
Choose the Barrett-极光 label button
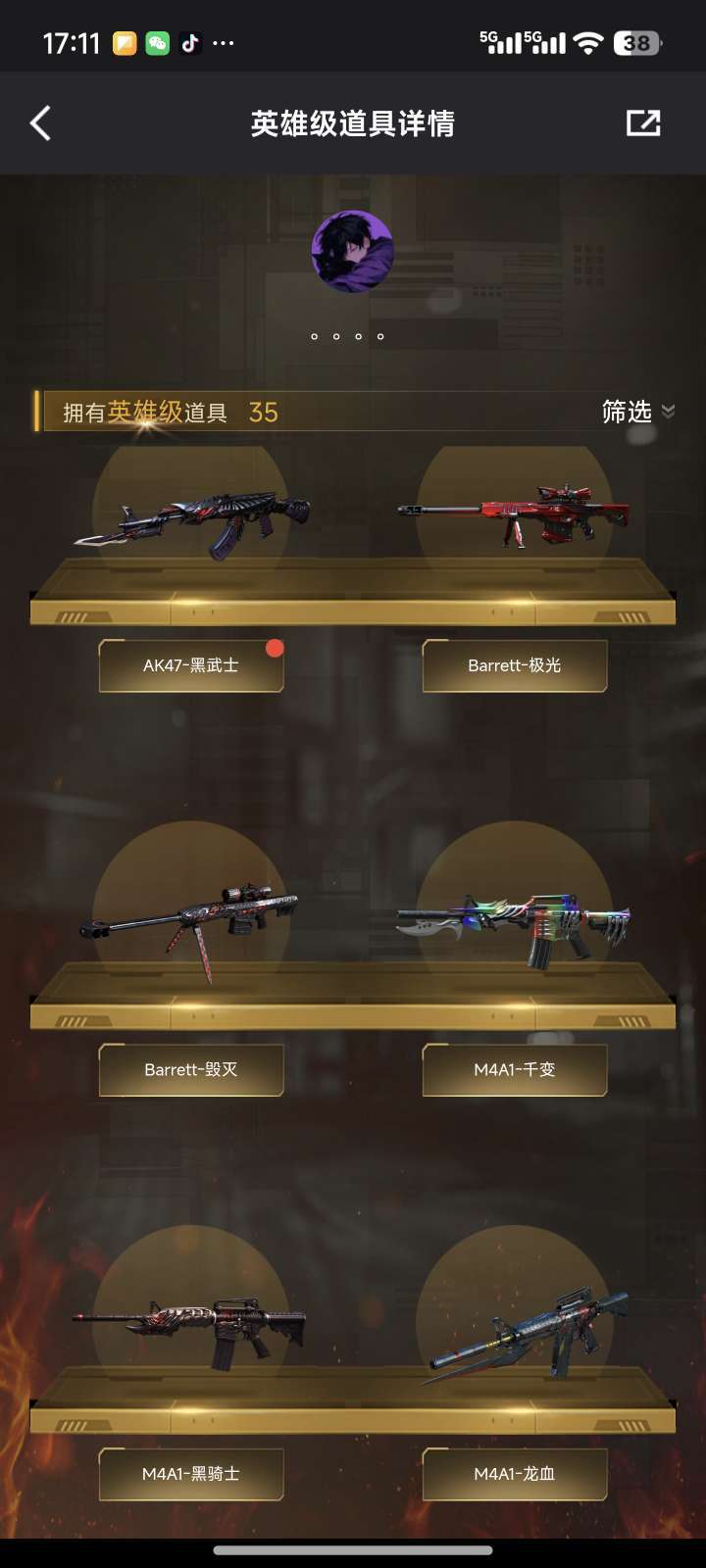[515, 665]
